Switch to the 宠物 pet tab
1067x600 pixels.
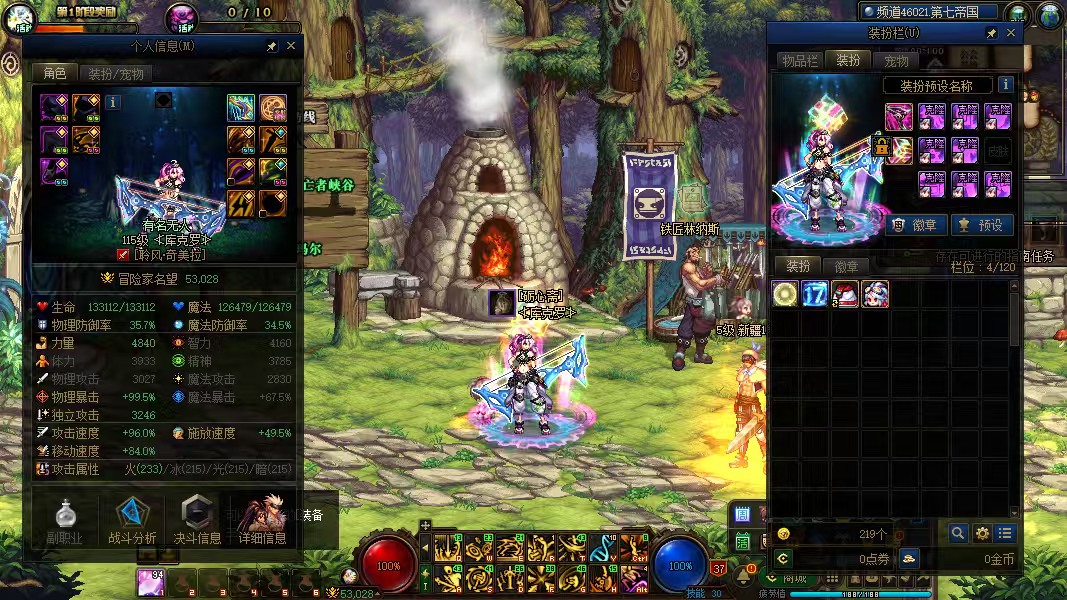pos(897,61)
